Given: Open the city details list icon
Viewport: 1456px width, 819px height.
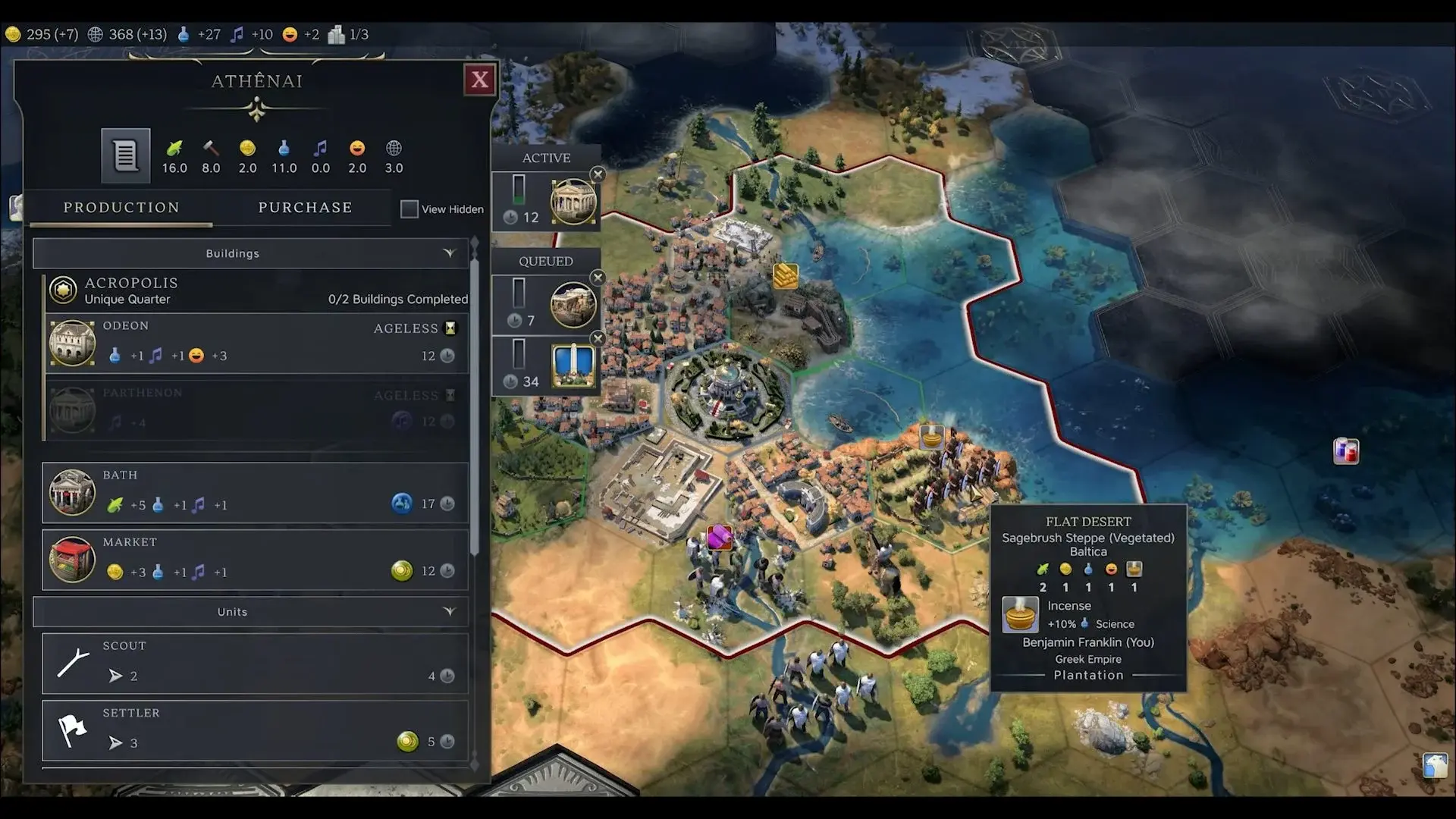Looking at the screenshot, I should point(126,155).
